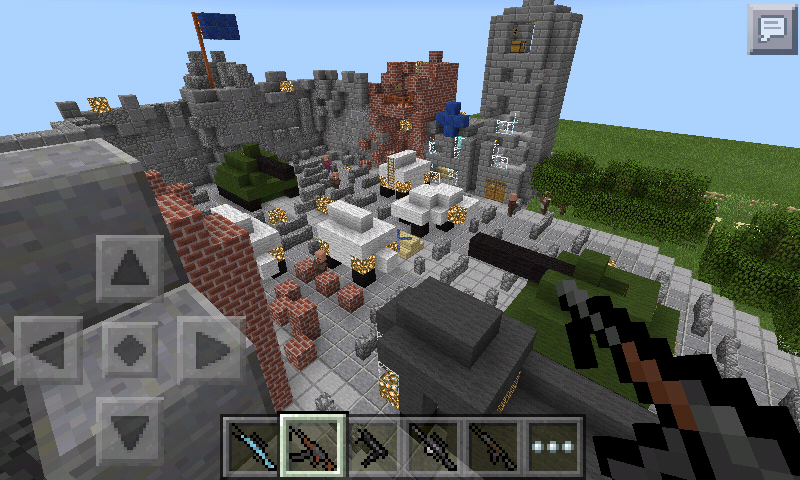Tap the left arrow movement button

click(x=48, y=349)
